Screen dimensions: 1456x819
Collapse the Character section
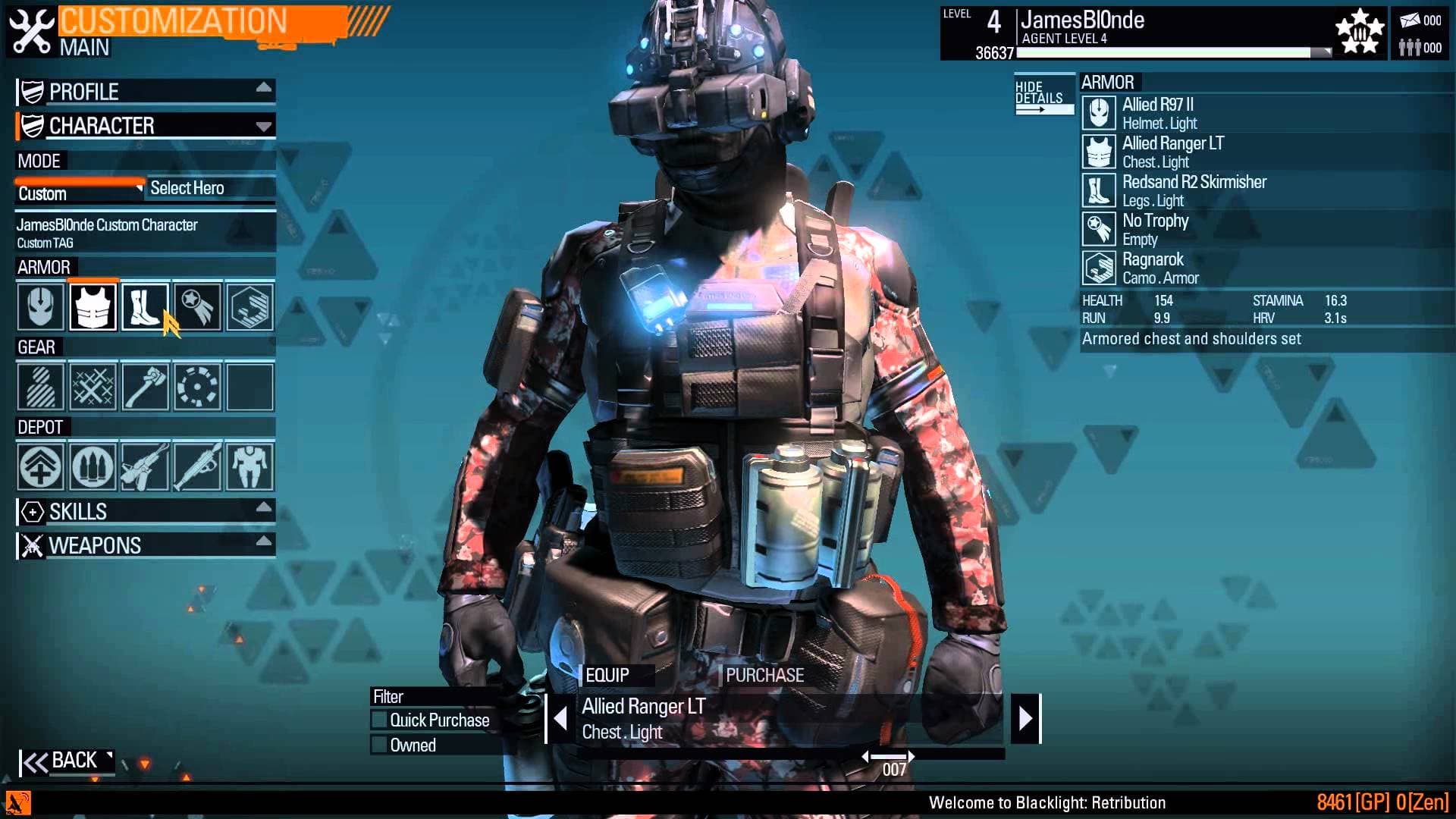[144, 126]
